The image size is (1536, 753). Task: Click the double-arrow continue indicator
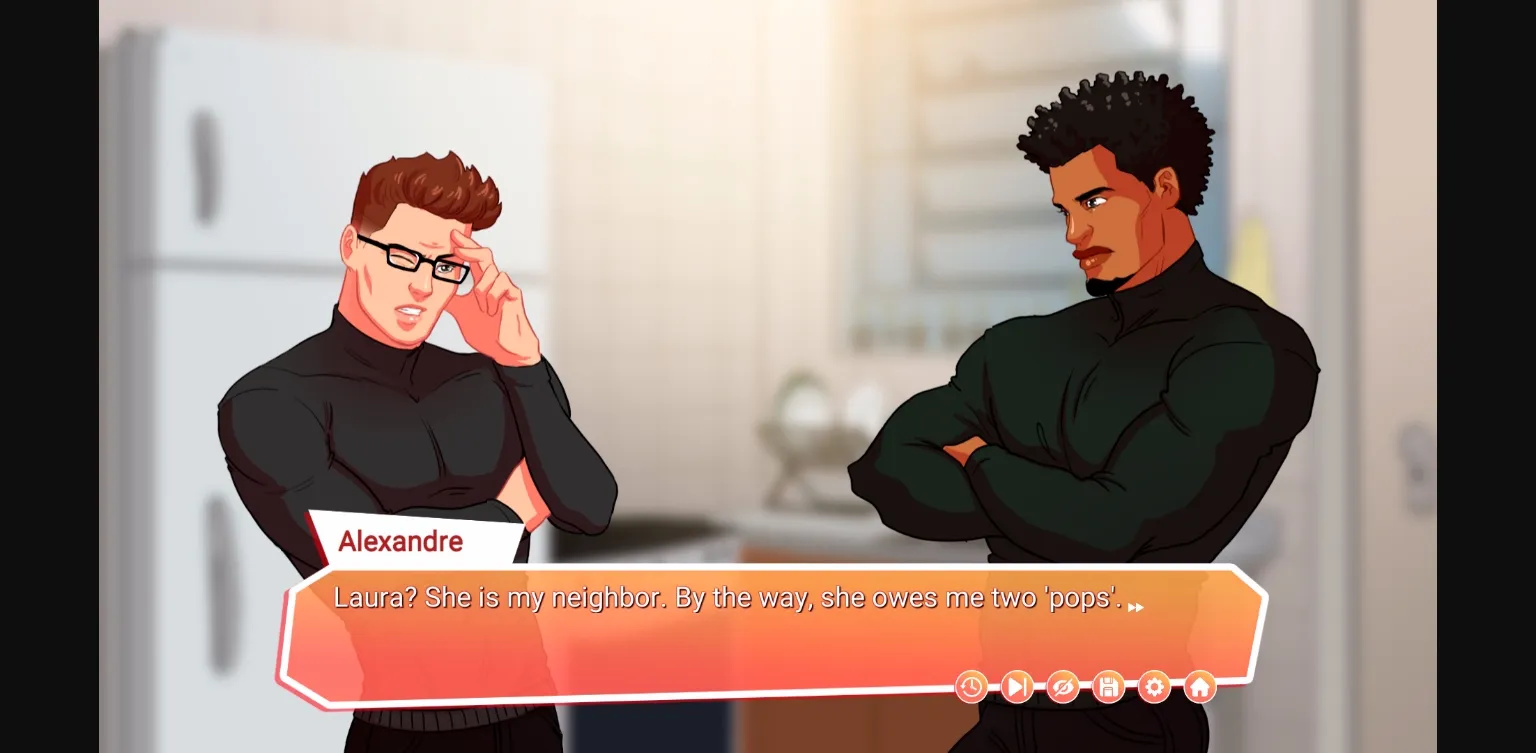click(1136, 607)
